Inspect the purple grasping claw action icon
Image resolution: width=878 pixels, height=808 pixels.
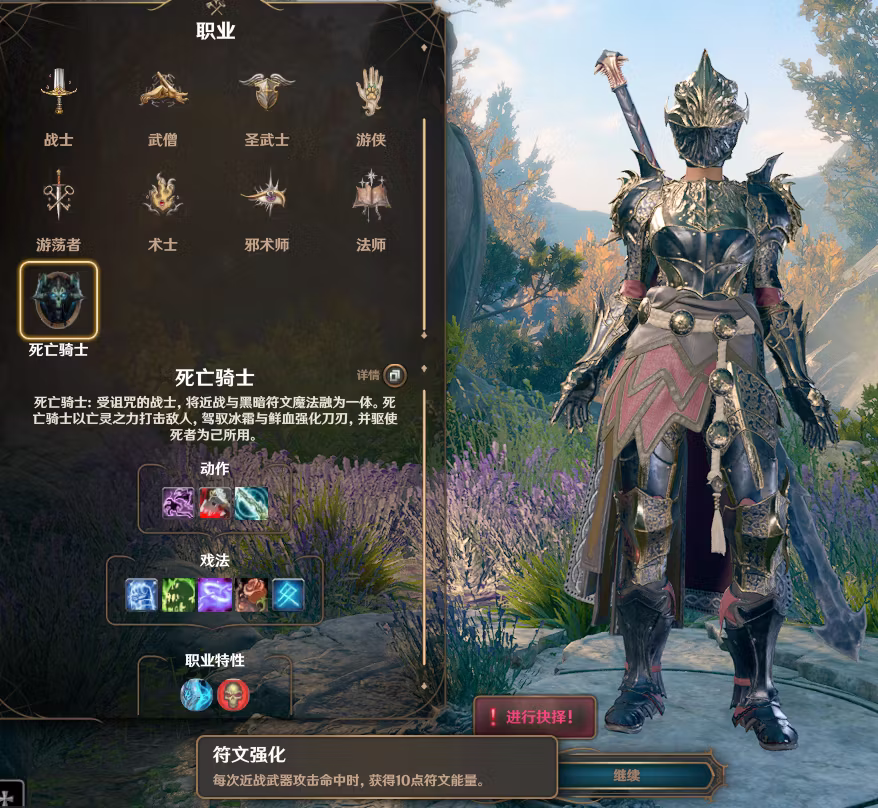coord(179,502)
